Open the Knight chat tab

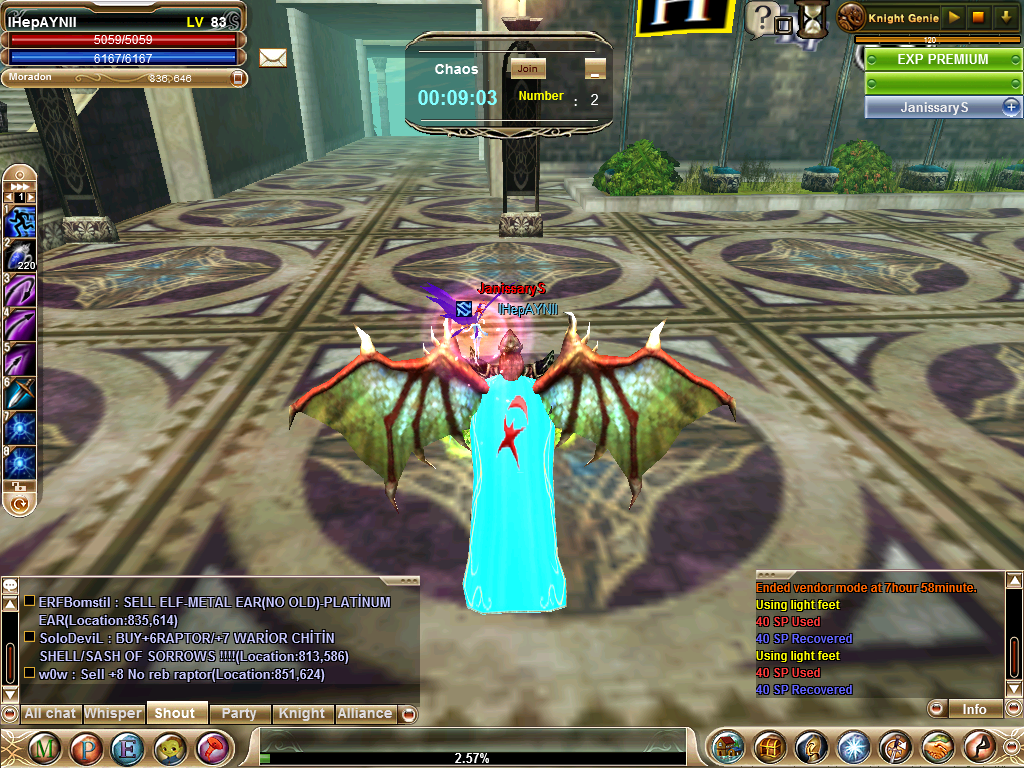302,713
